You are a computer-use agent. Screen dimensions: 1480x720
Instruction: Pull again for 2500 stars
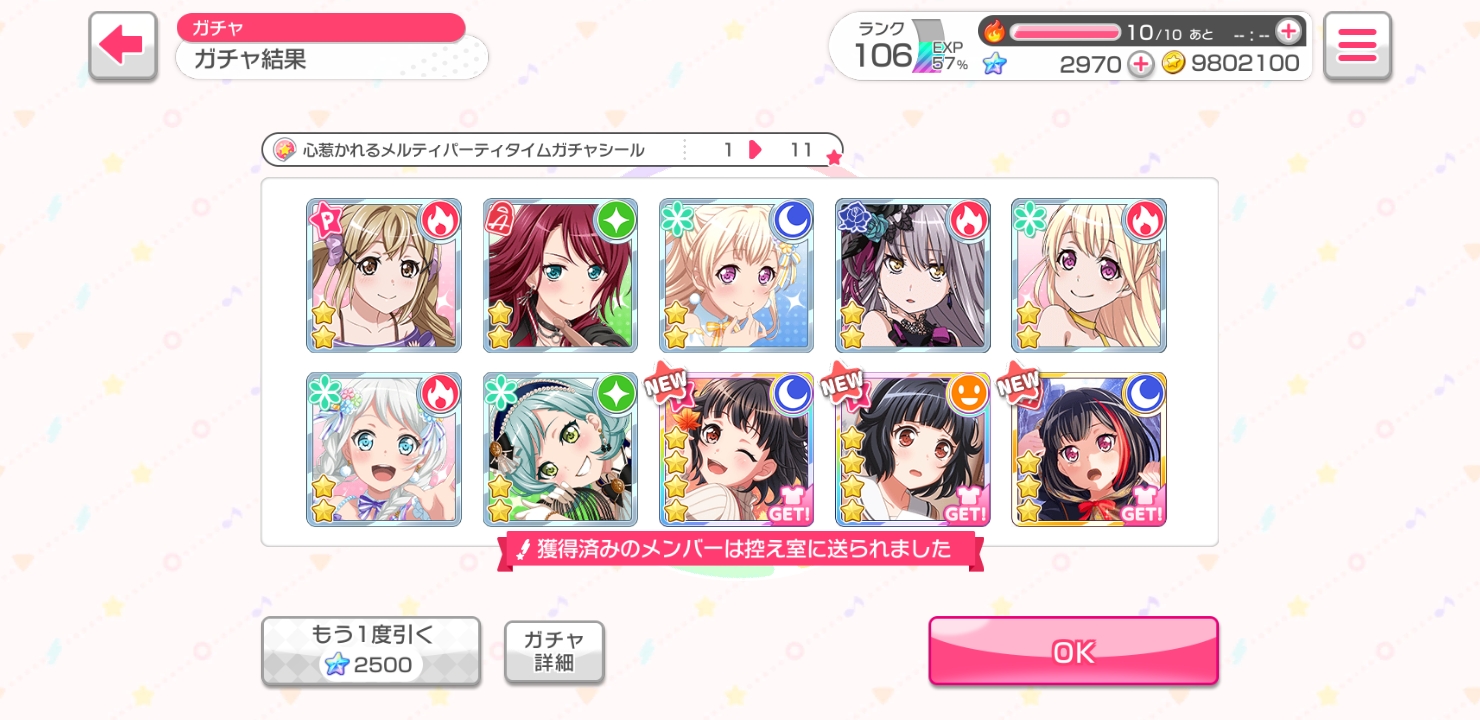371,651
